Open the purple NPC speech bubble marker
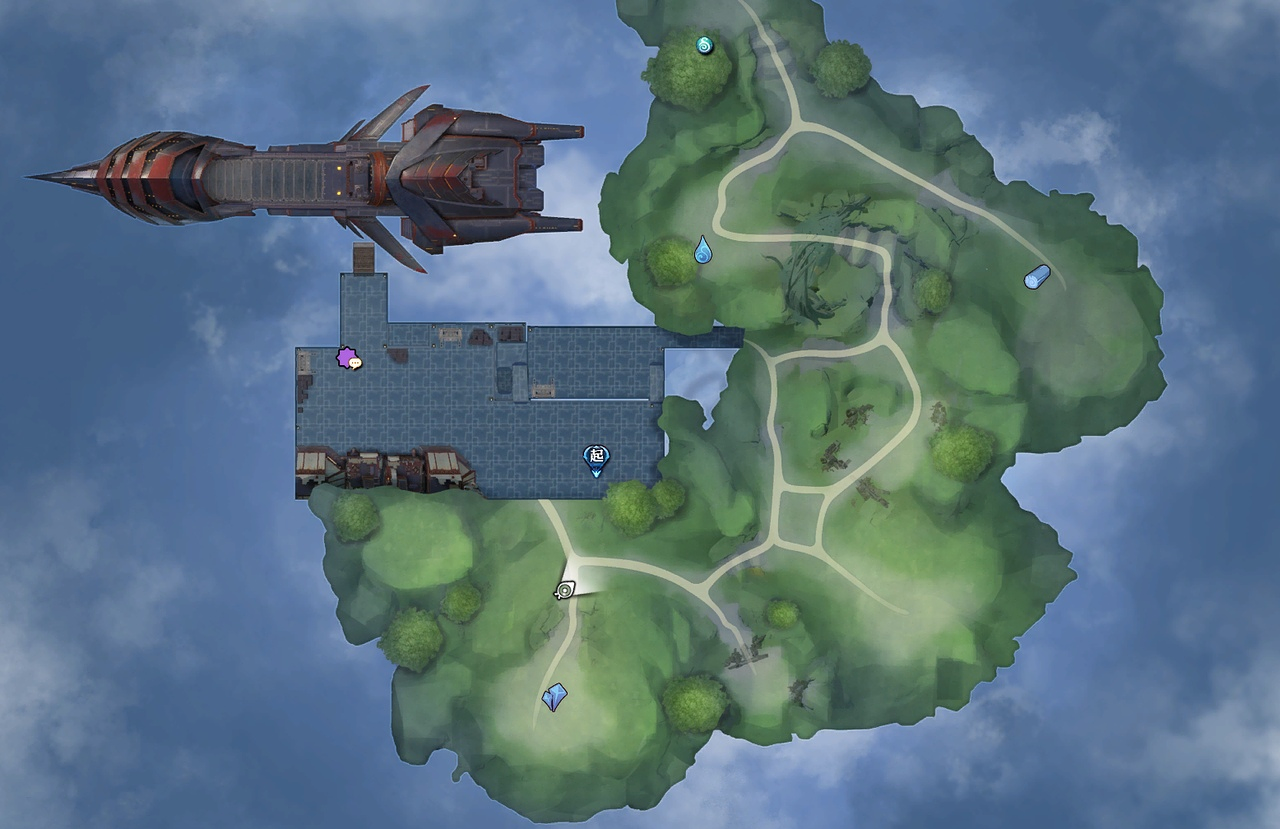This screenshot has width=1280, height=829. click(x=349, y=358)
